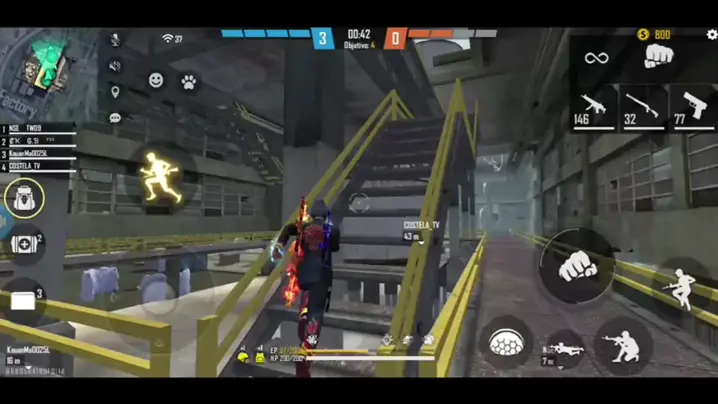Activate the glowing running-man sprint skill
718x404 pixels.
[160, 177]
